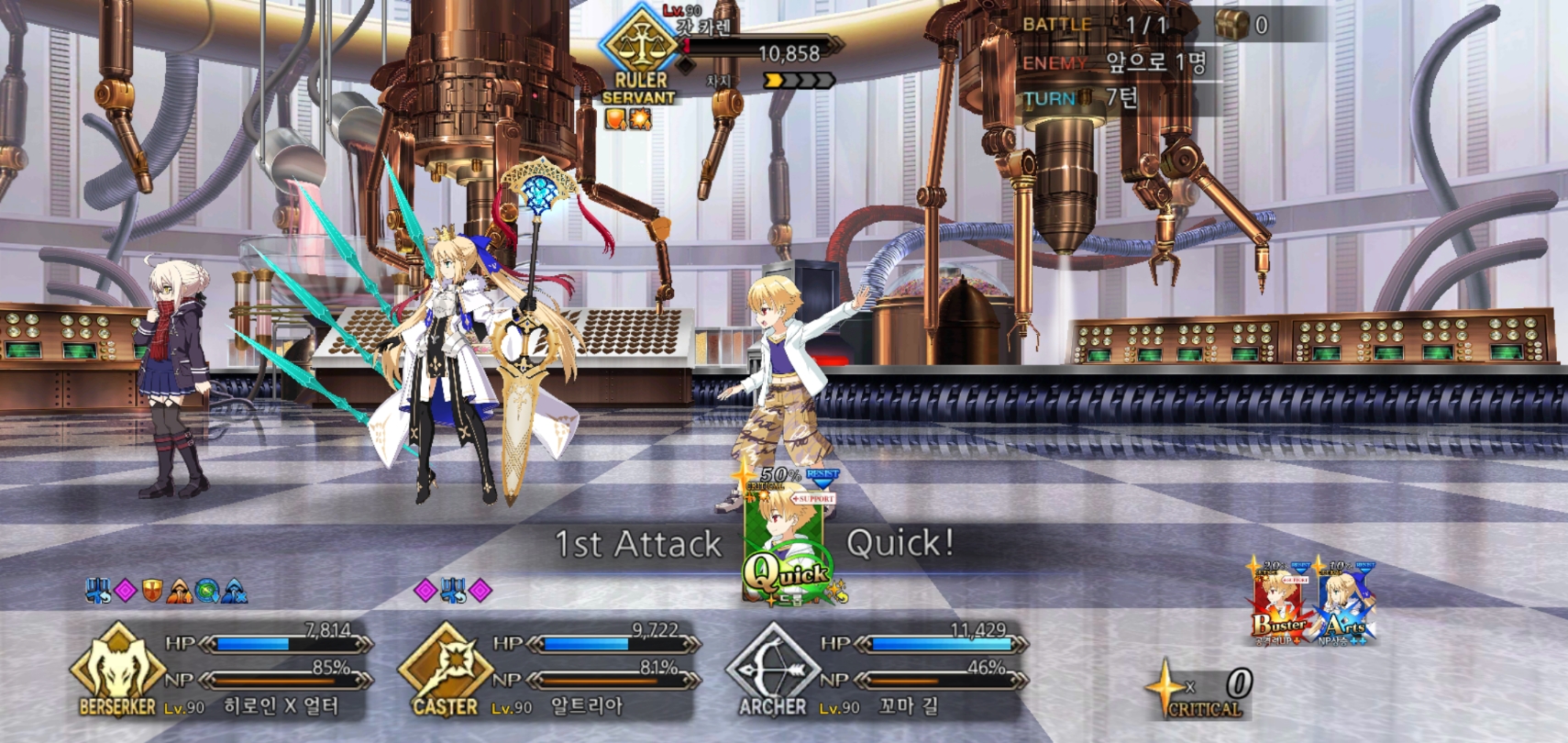Open the Archer Kid Gil status panel

pos(876,670)
